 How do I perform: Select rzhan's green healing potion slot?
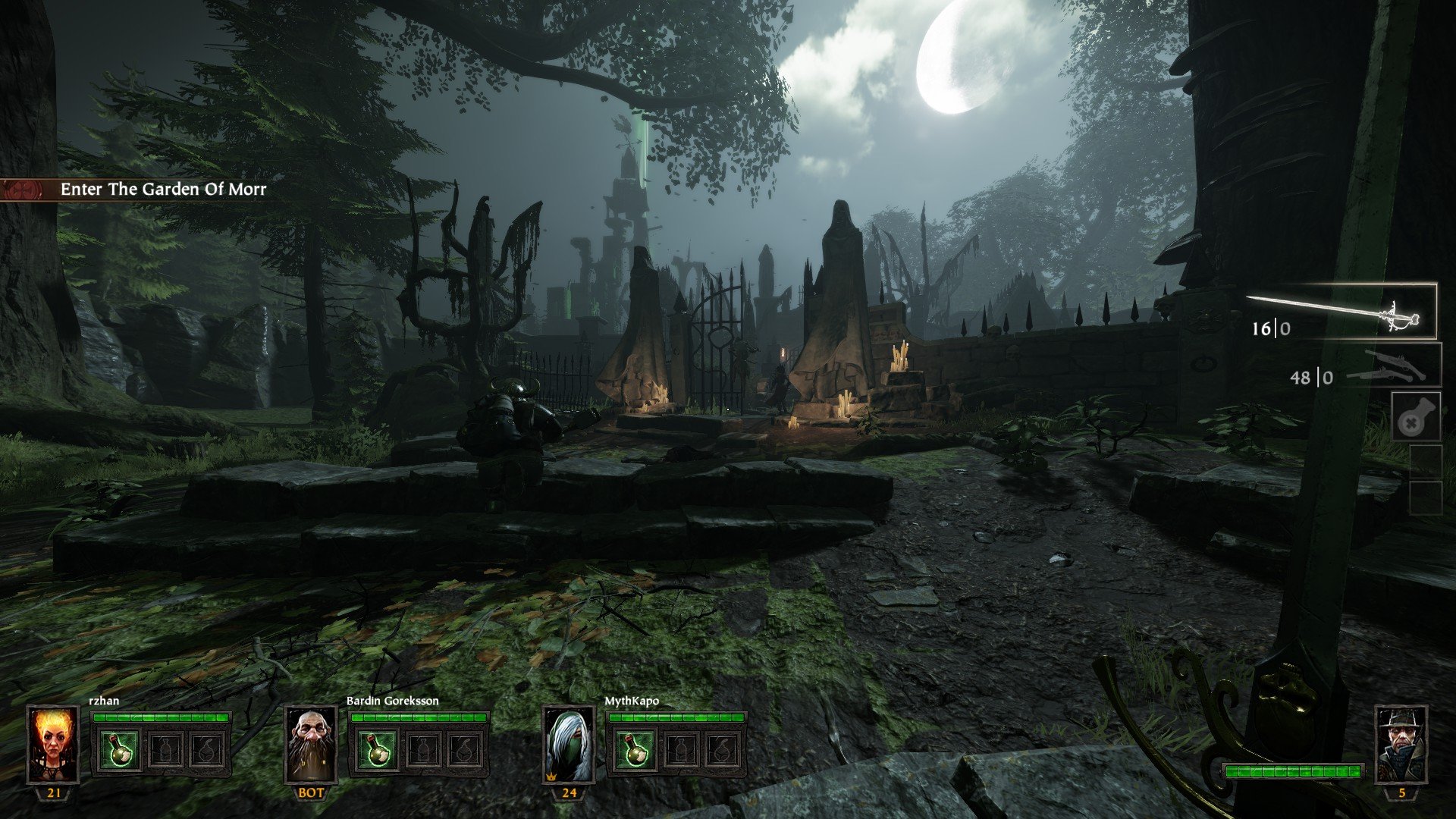[x=120, y=749]
